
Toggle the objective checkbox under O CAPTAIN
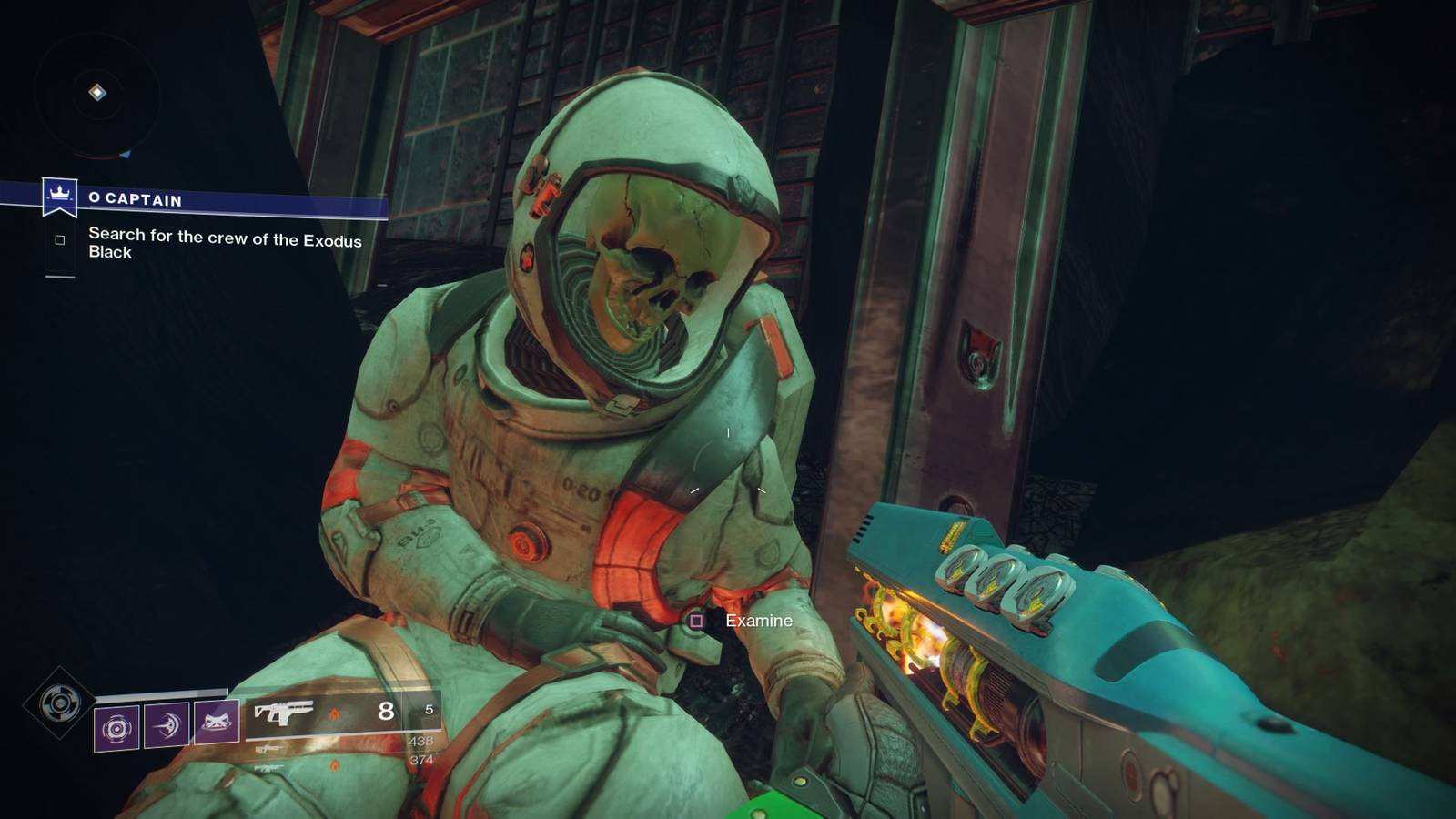(x=59, y=239)
